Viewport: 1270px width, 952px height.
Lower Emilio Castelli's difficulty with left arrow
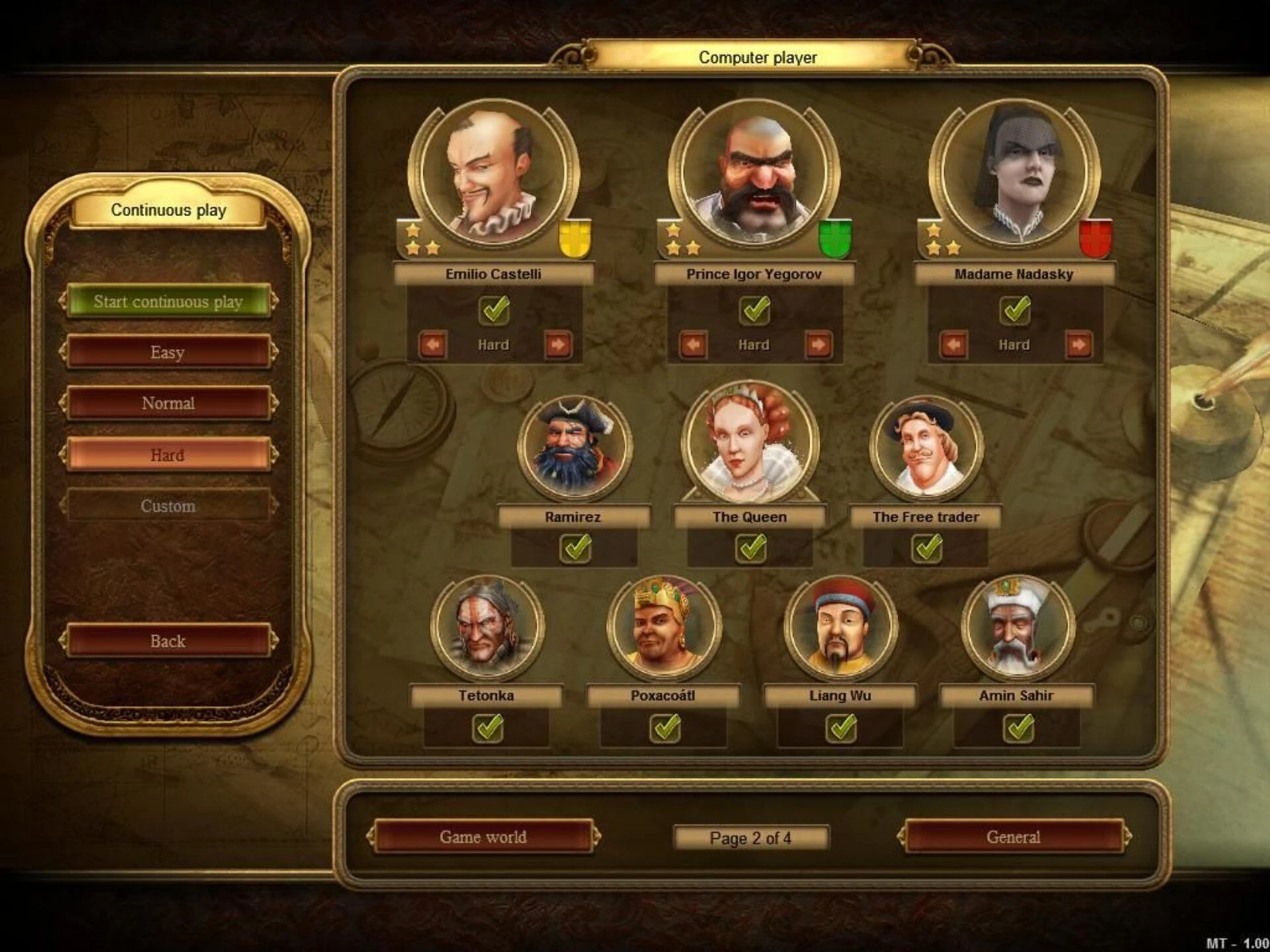[433, 344]
